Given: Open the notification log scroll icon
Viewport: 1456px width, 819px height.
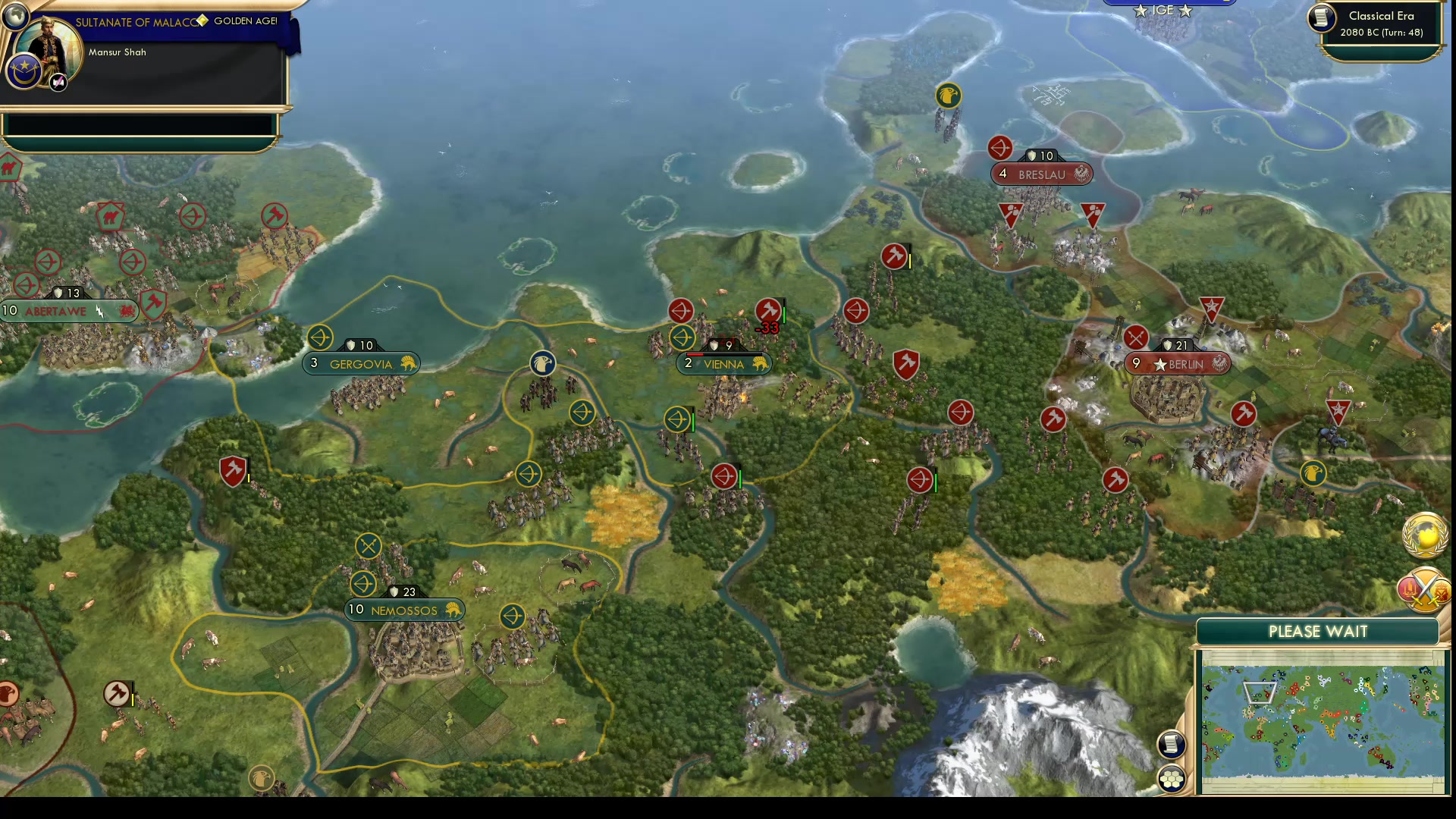Looking at the screenshot, I should click(1172, 745).
